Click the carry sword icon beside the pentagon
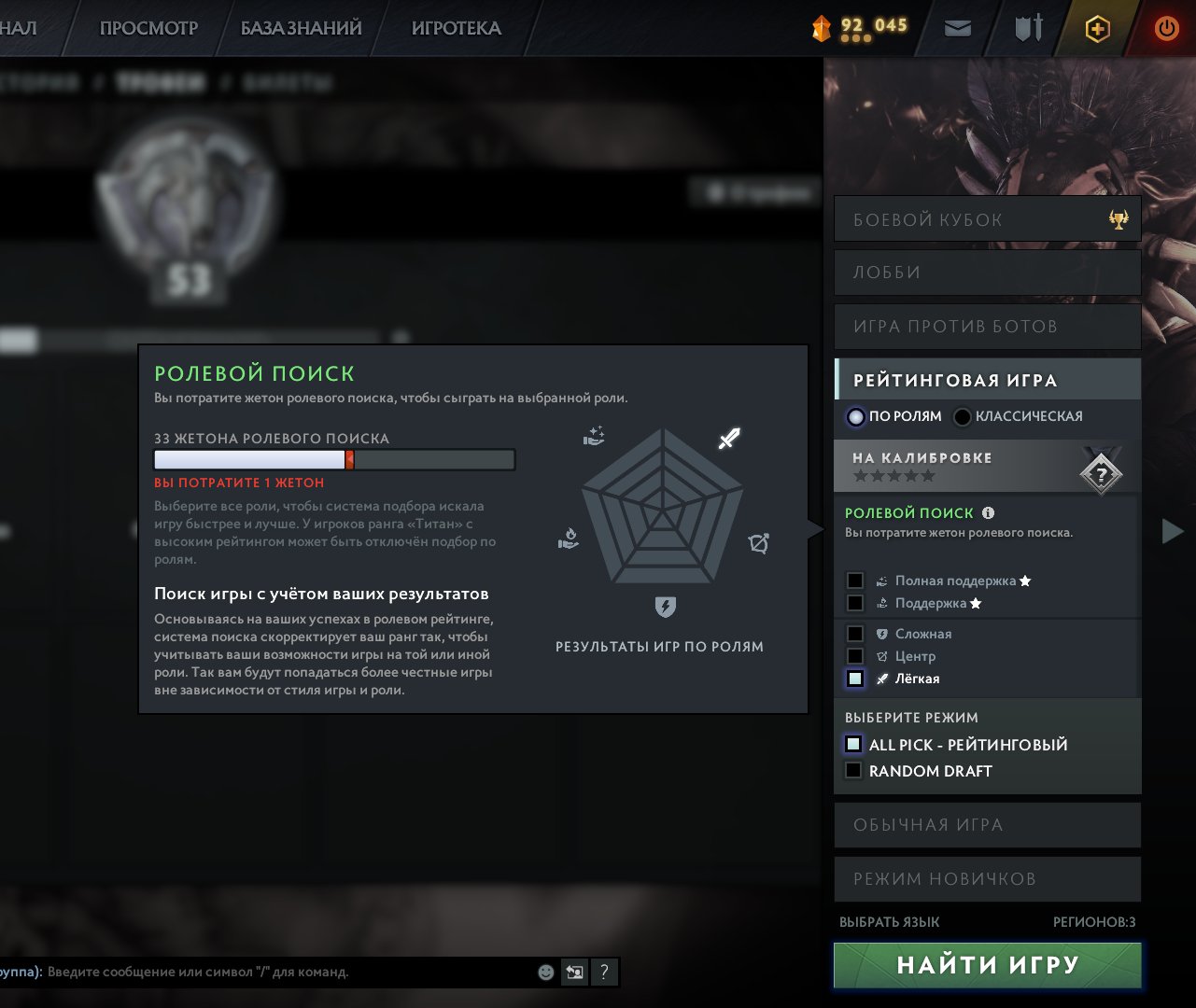The image size is (1196, 1008). point(728,437)
